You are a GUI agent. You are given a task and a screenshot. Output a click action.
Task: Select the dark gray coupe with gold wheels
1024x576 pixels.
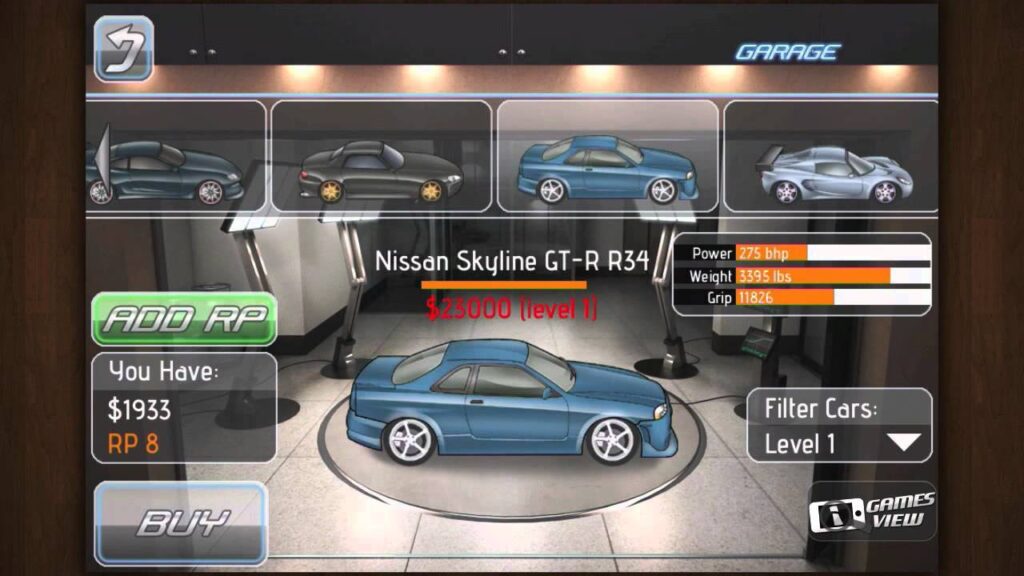point(381,157)
